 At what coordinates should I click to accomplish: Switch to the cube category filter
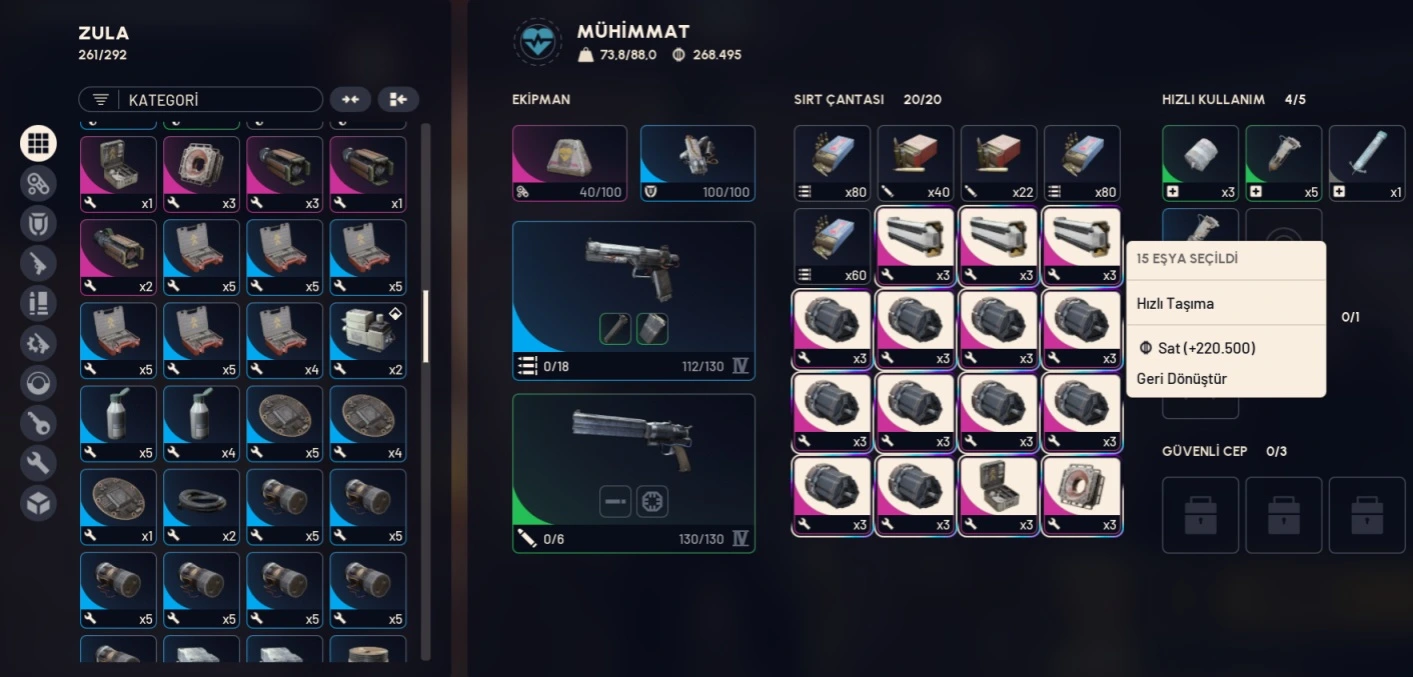(x=38, y=503)
